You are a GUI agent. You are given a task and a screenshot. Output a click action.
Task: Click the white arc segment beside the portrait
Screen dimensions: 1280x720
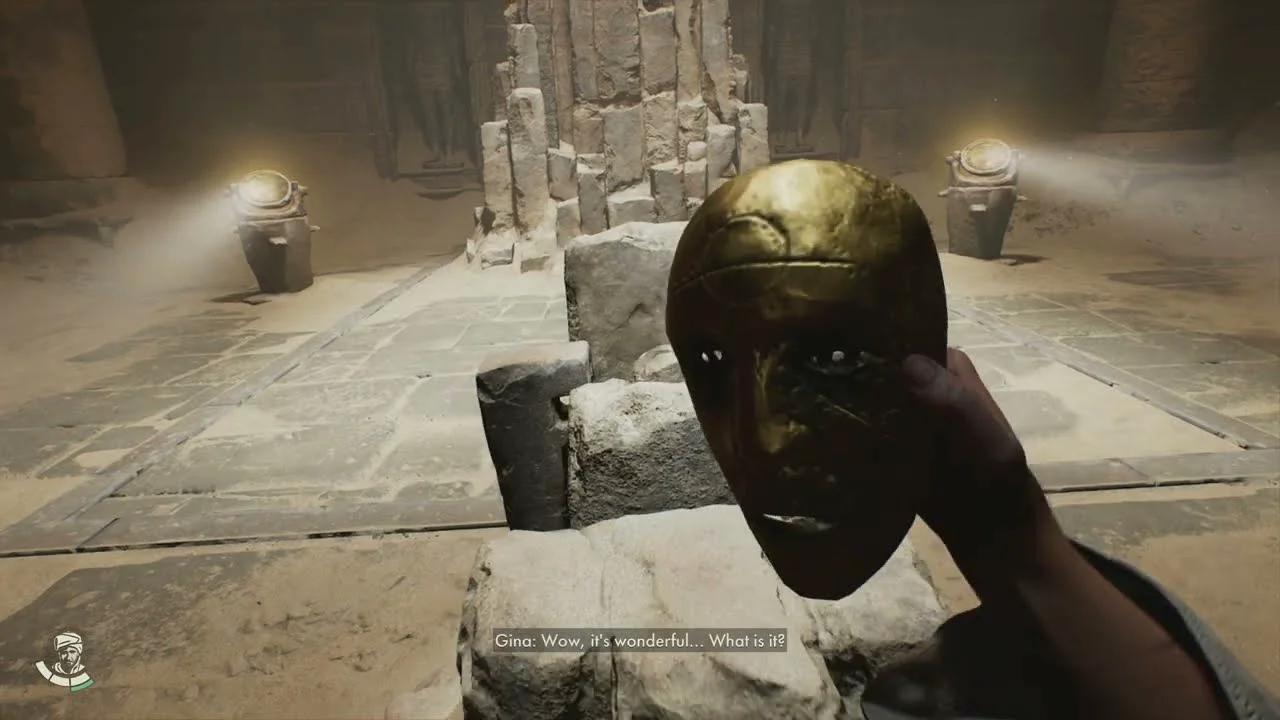tap(45, 670)
